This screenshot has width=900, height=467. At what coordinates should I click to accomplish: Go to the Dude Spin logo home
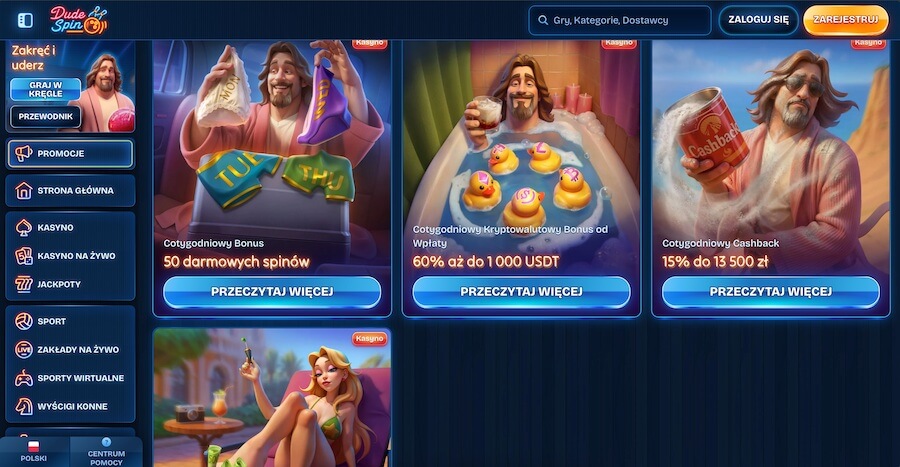tap(78, 19)
